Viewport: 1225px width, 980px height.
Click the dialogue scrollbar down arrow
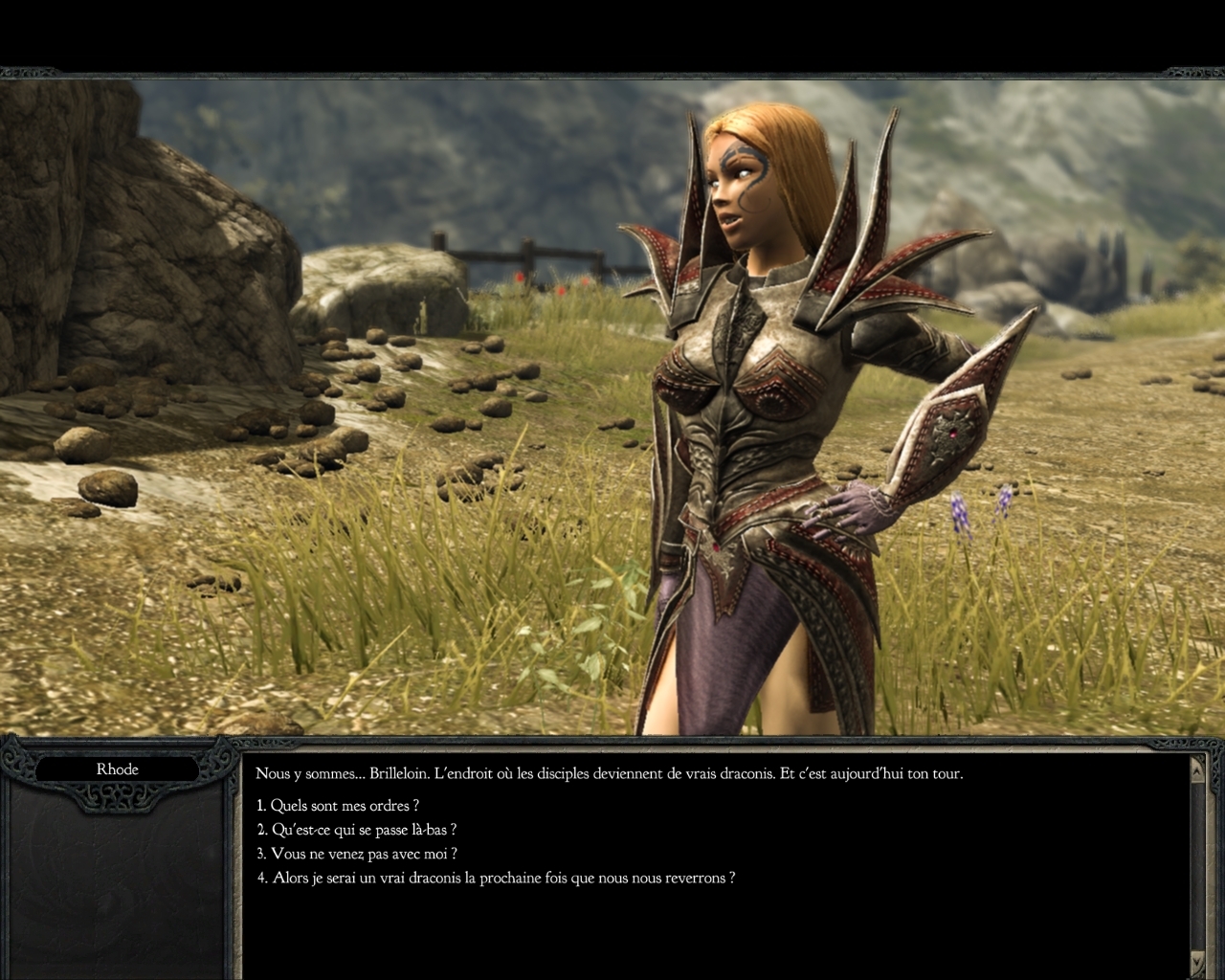click(x=1197, y=960)
